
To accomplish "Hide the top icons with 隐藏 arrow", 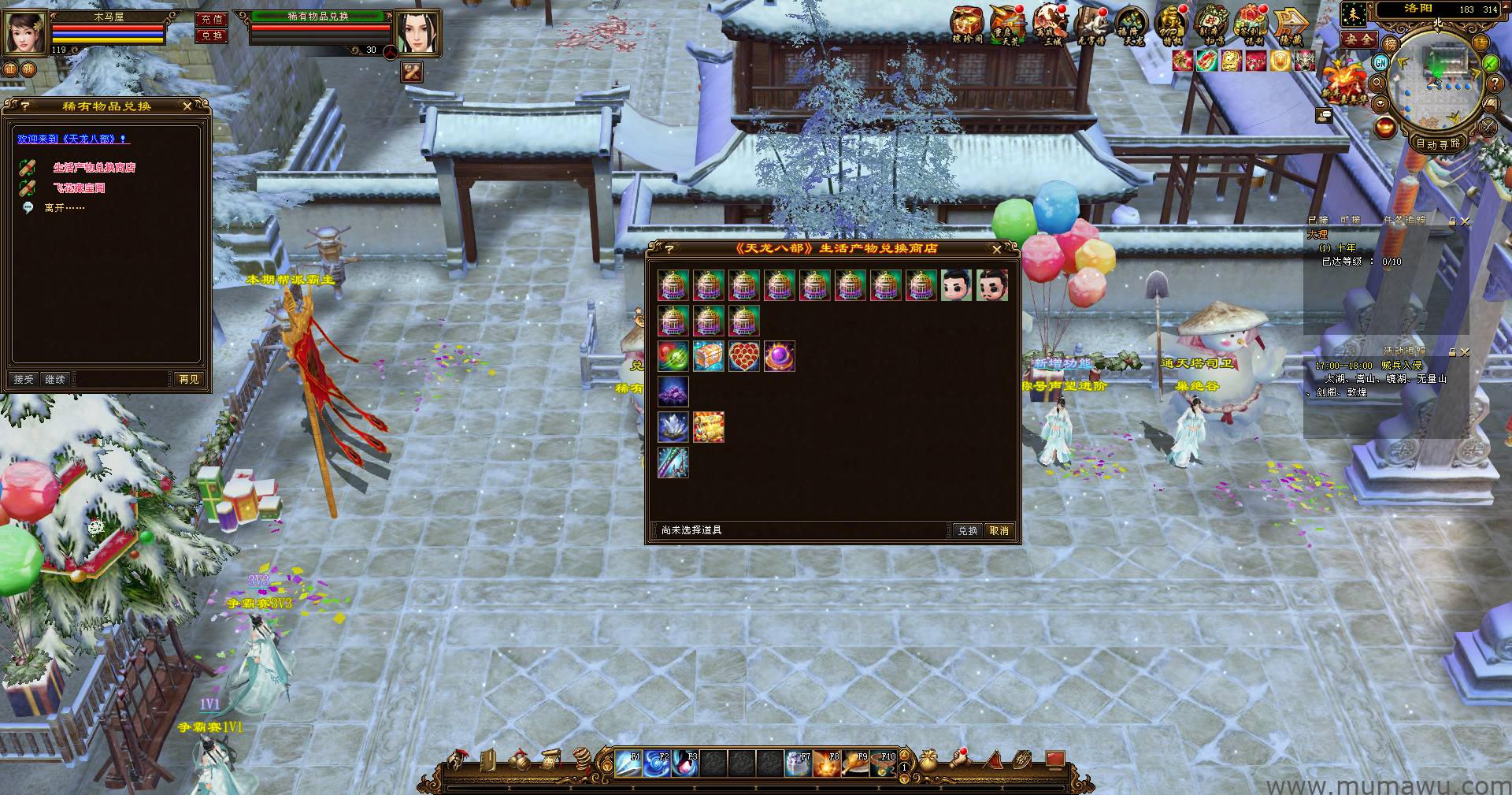I will (1291, 25).
